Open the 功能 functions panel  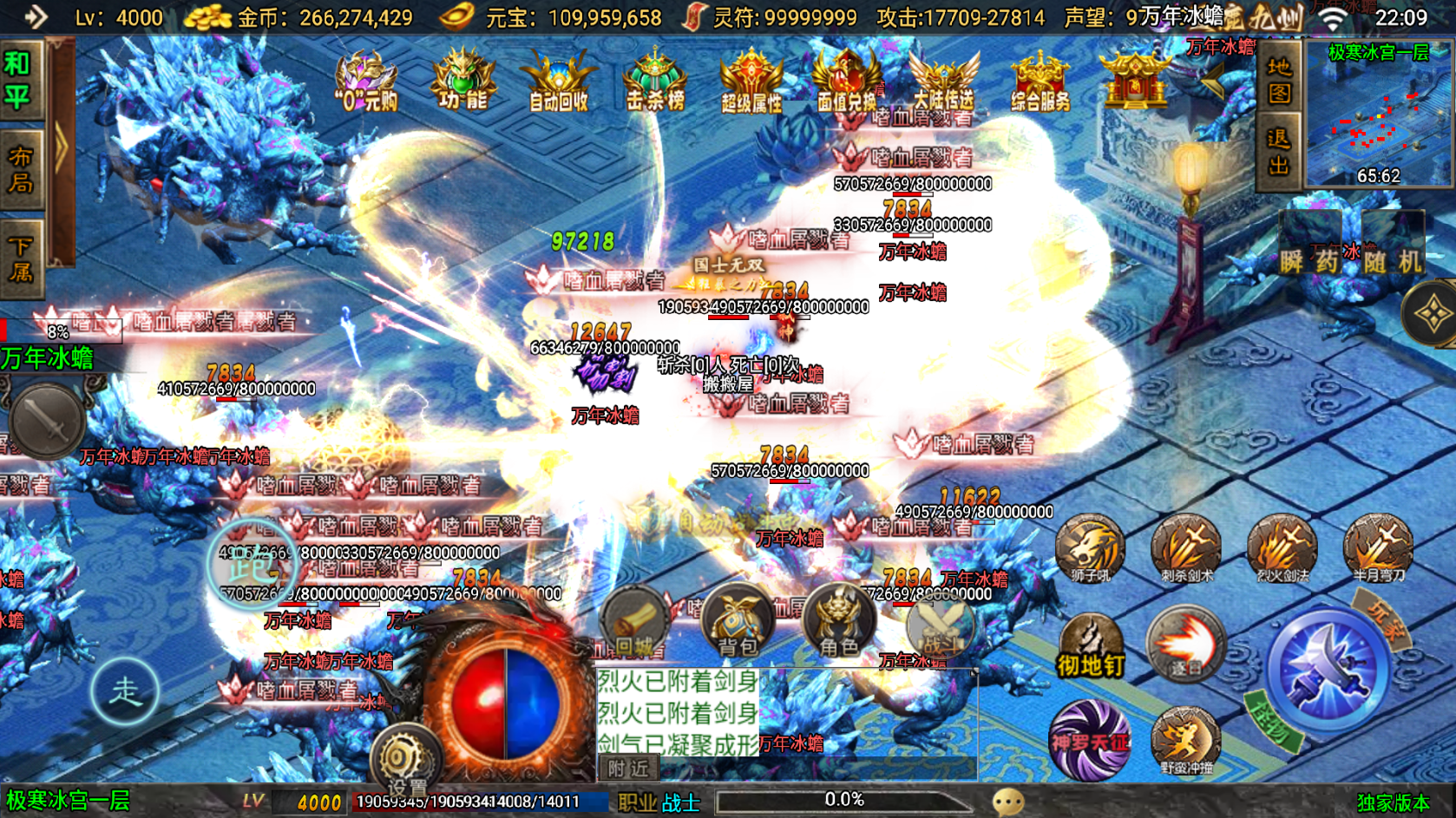(462, 82)
